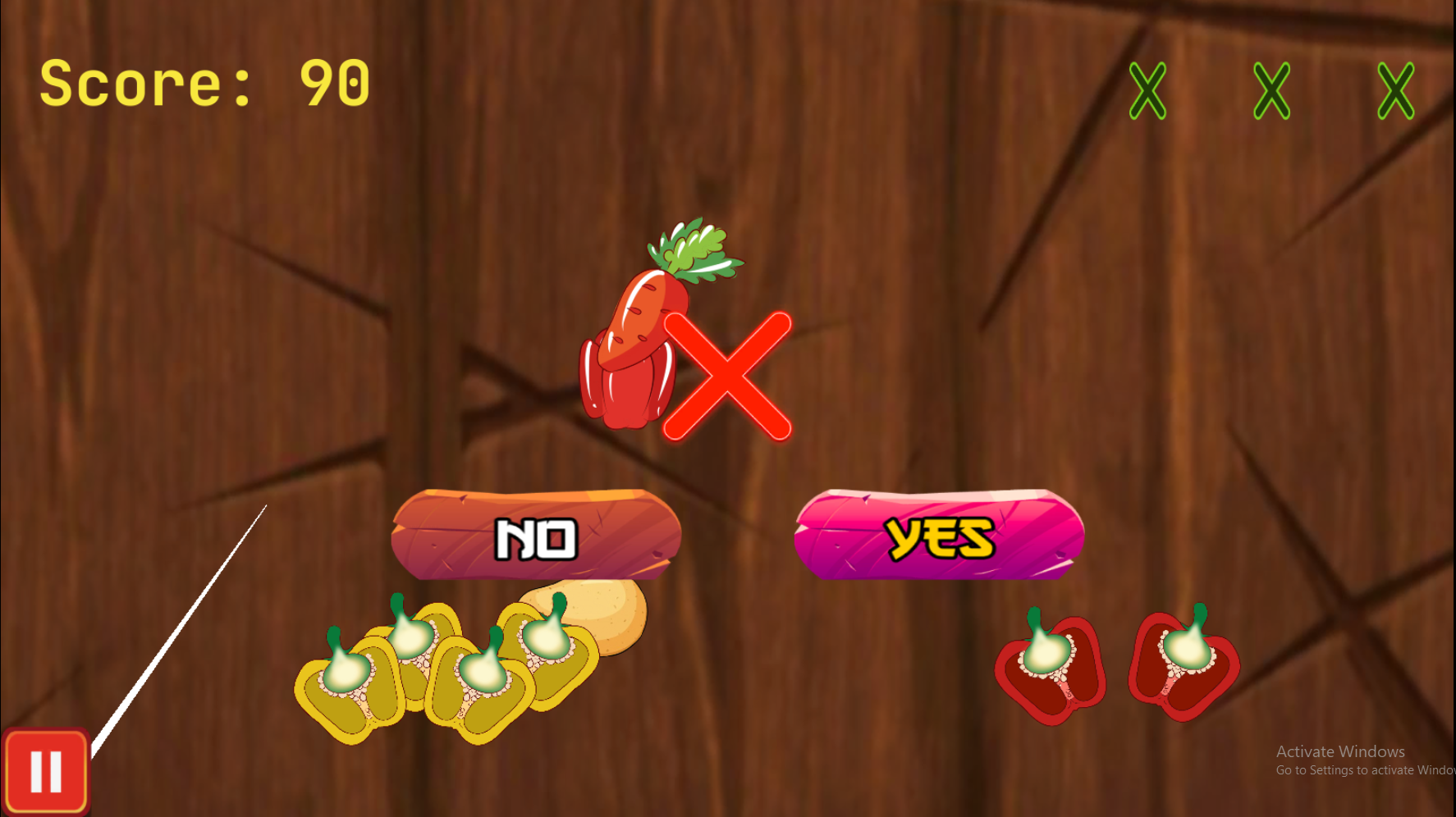The width and height of the screenshot is (1456, 817).
Task: Click the Activate Windows watermark text
Action: [x=1340, y=751]
